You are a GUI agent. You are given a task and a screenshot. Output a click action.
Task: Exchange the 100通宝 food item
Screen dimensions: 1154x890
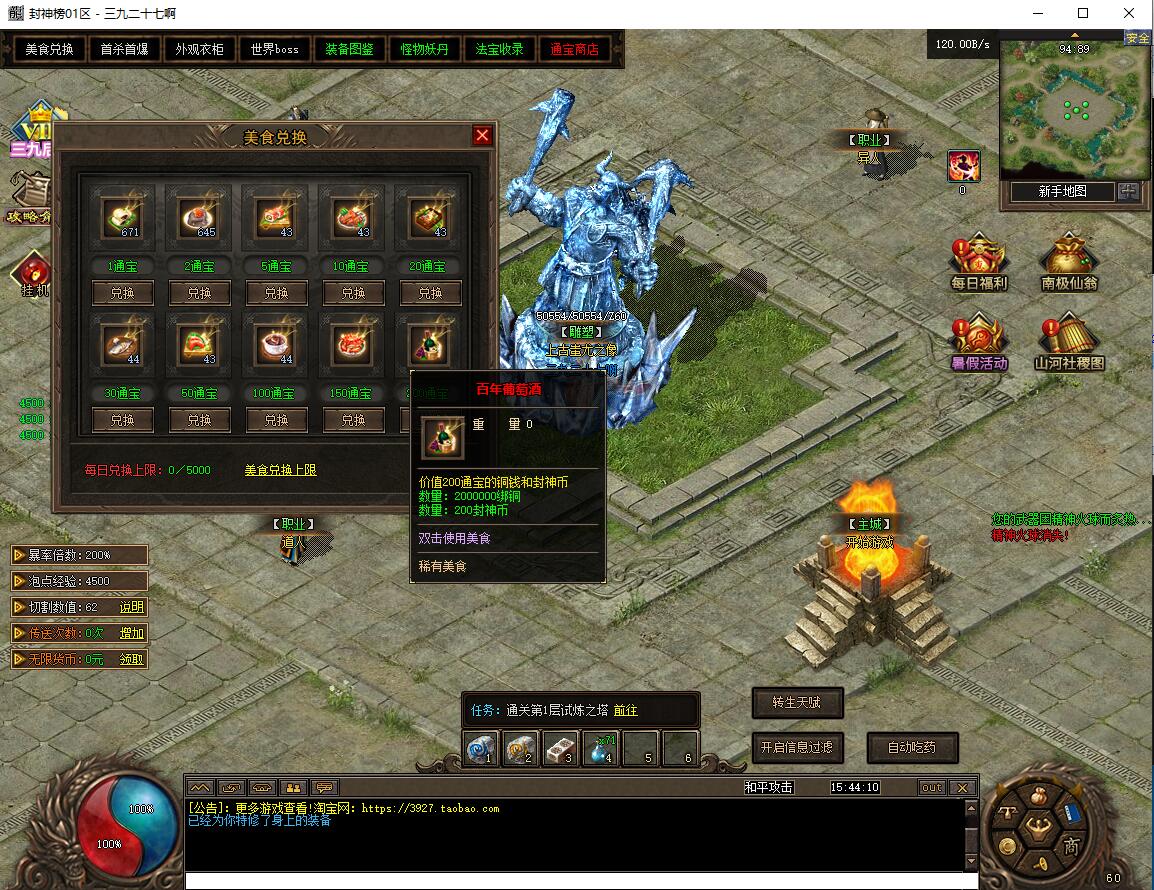click(x=276, y=420)
